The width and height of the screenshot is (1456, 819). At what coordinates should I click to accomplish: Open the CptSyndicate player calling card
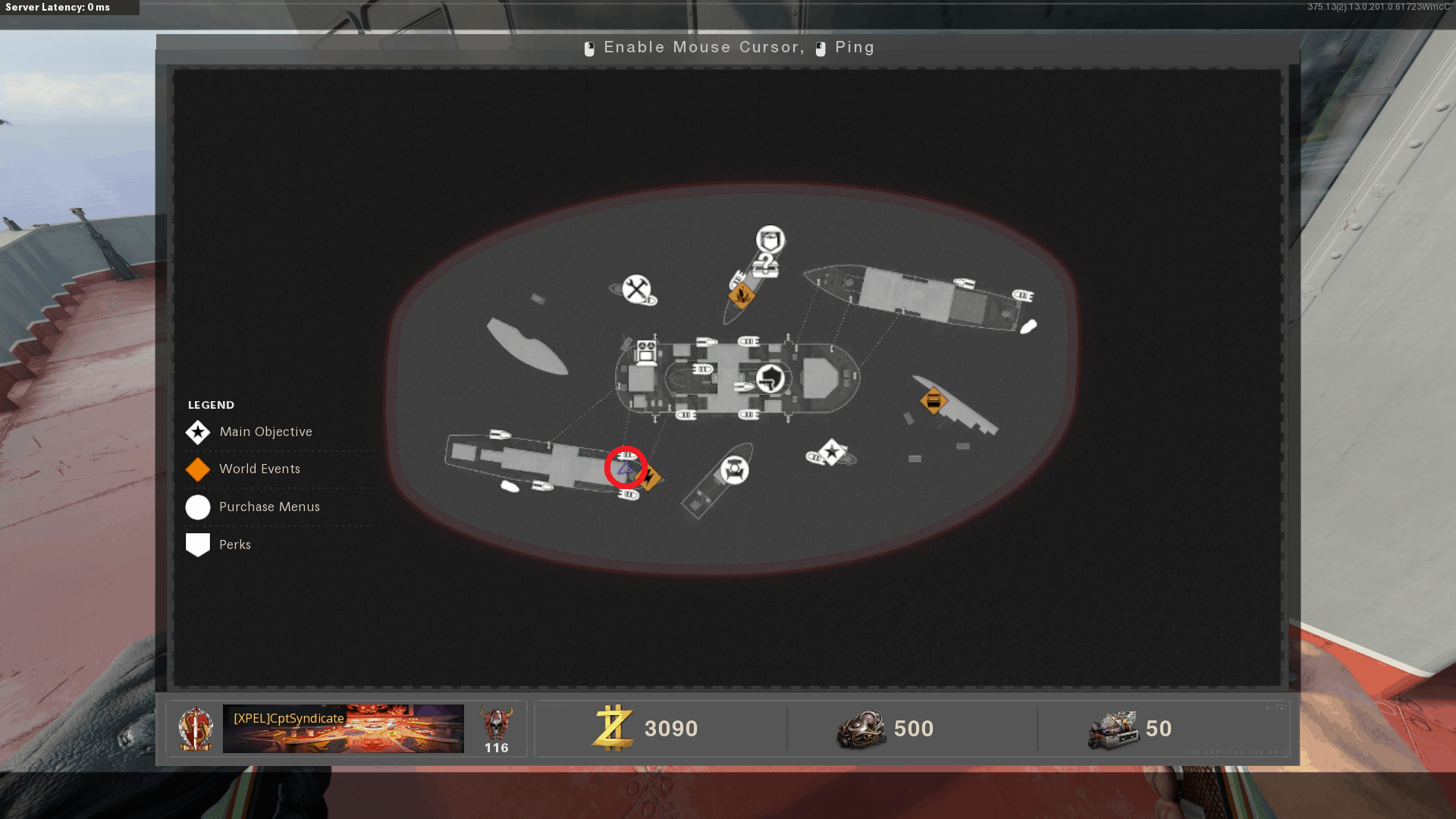click(343, 729)
